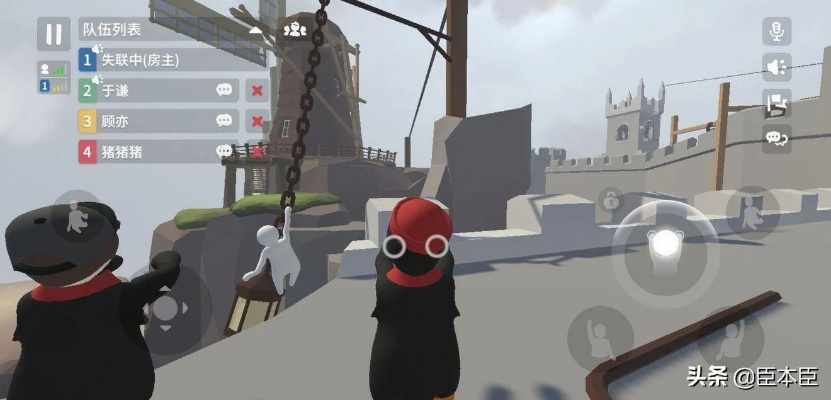This screenshot has height=400, width=831.
Task: Toggle the microphone button
Action: tap(776, 31)
